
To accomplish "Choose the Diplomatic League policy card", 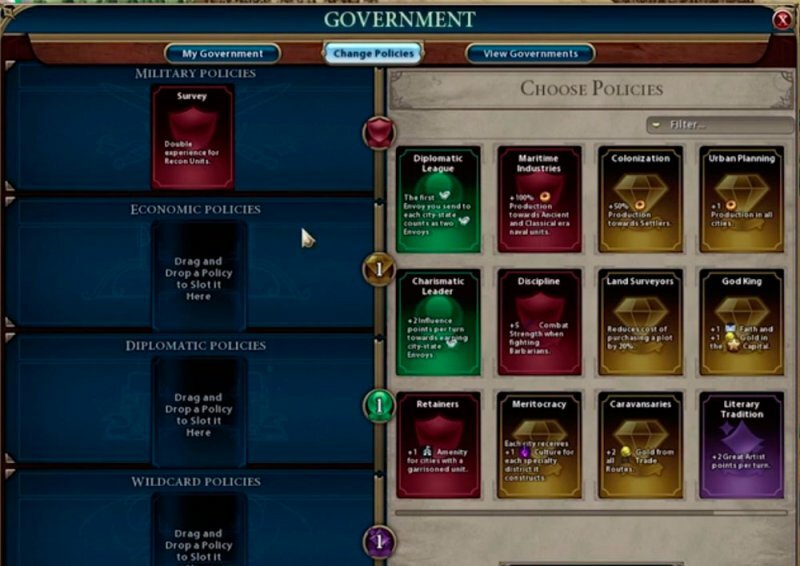I will (x=438, y=200).
